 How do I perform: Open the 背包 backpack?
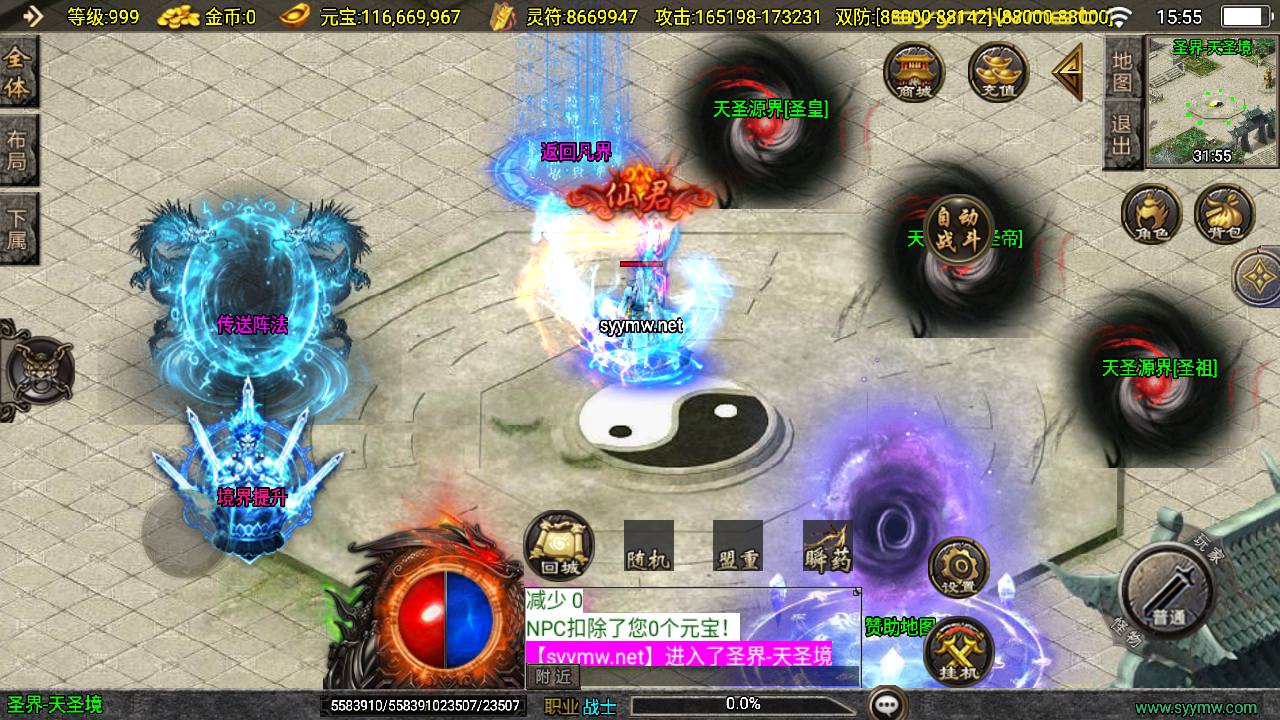tap(1224, 215)
